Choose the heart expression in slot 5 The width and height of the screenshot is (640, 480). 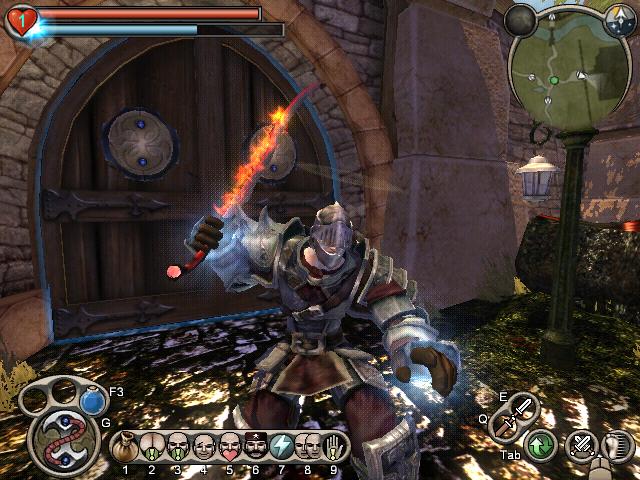[229, 445]
